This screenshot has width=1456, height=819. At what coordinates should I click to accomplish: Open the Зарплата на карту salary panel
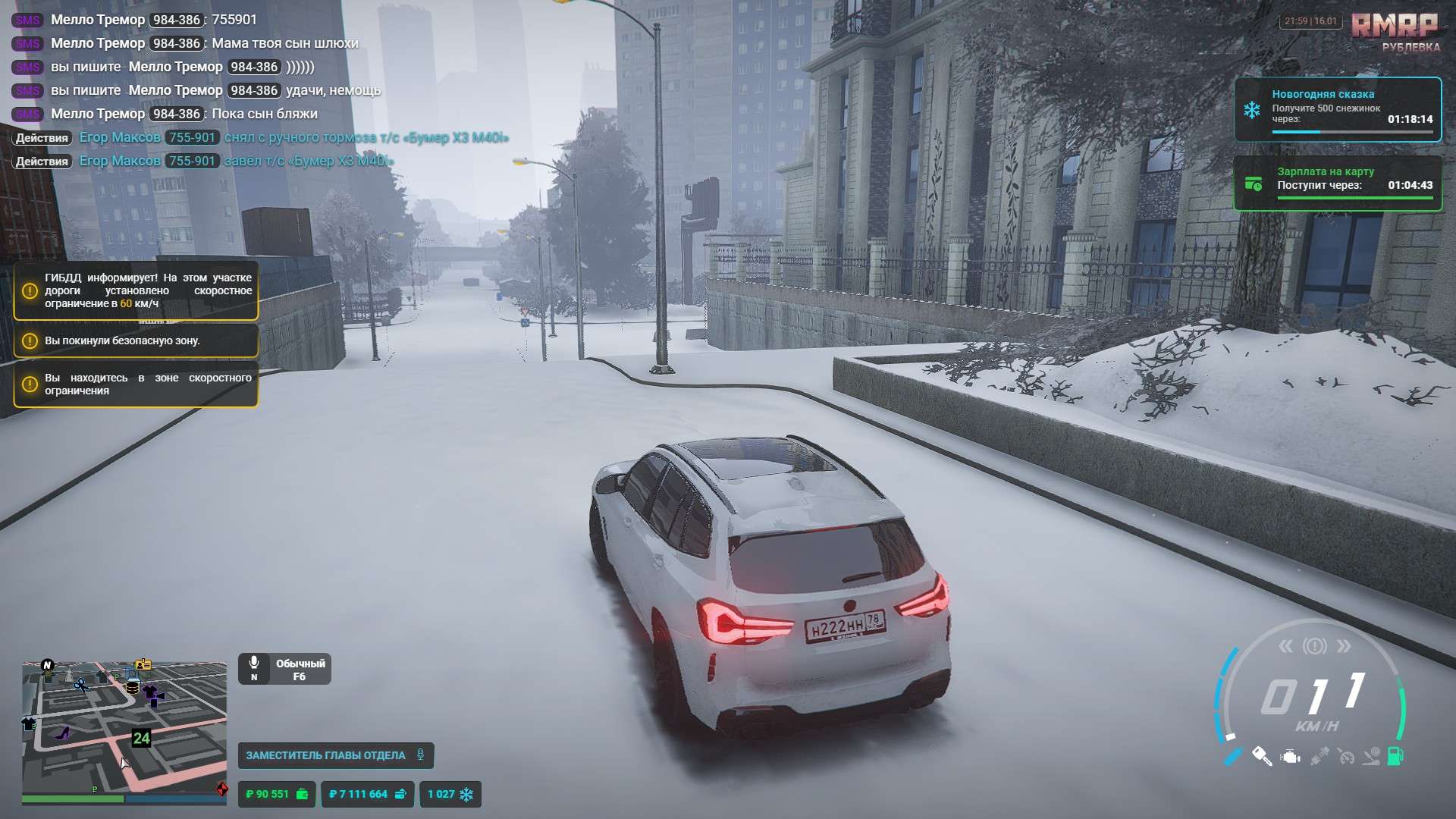click(x=1338, y=183)
